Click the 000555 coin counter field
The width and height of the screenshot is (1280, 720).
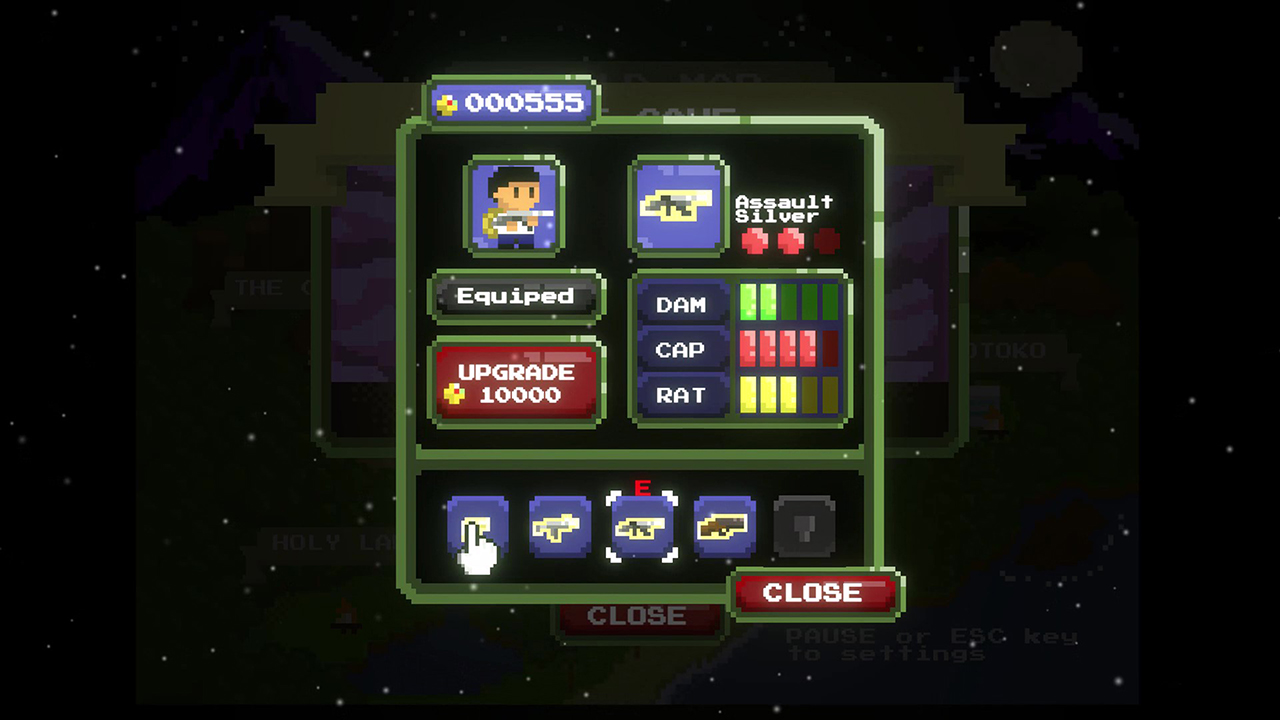click(x=513, y=101)
